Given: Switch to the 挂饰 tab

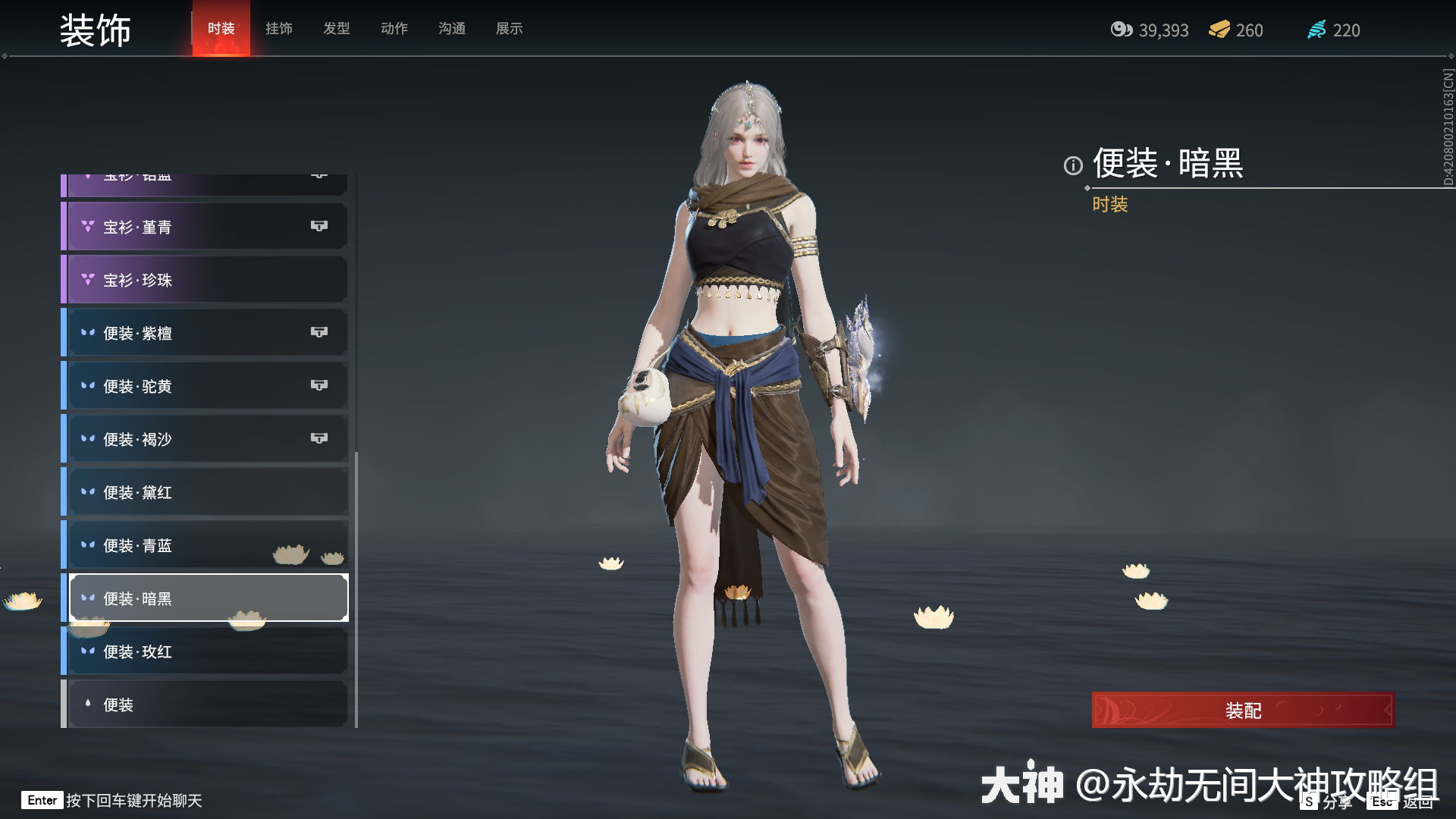Looking at the screenshot, I should click(278, 29).
